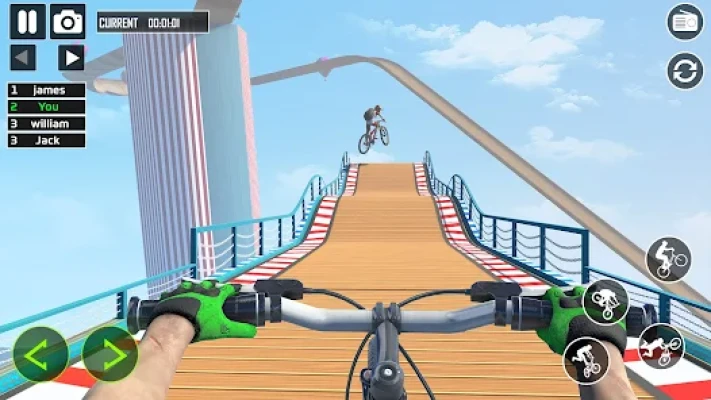The height and width of the screenshot is (400, 711).
Task: Steer right with the green arrow
Action: [x=109, y=354]
